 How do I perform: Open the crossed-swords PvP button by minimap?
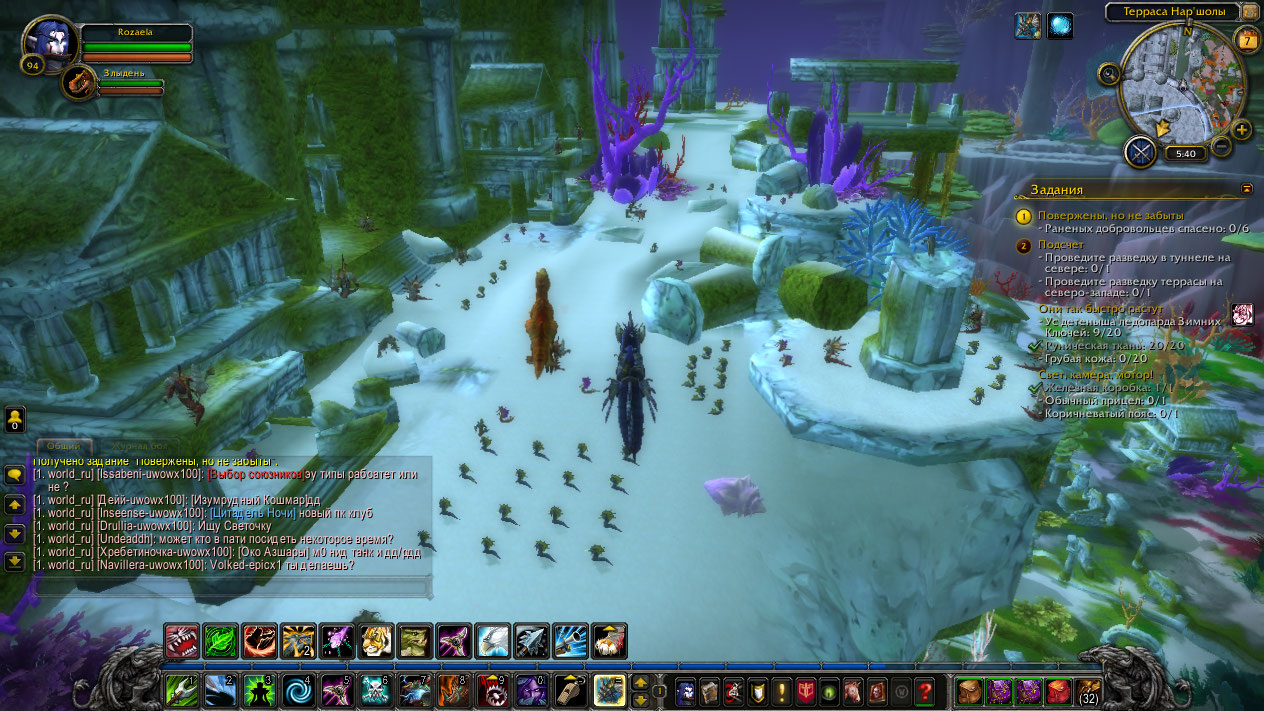coord(1140,152)
